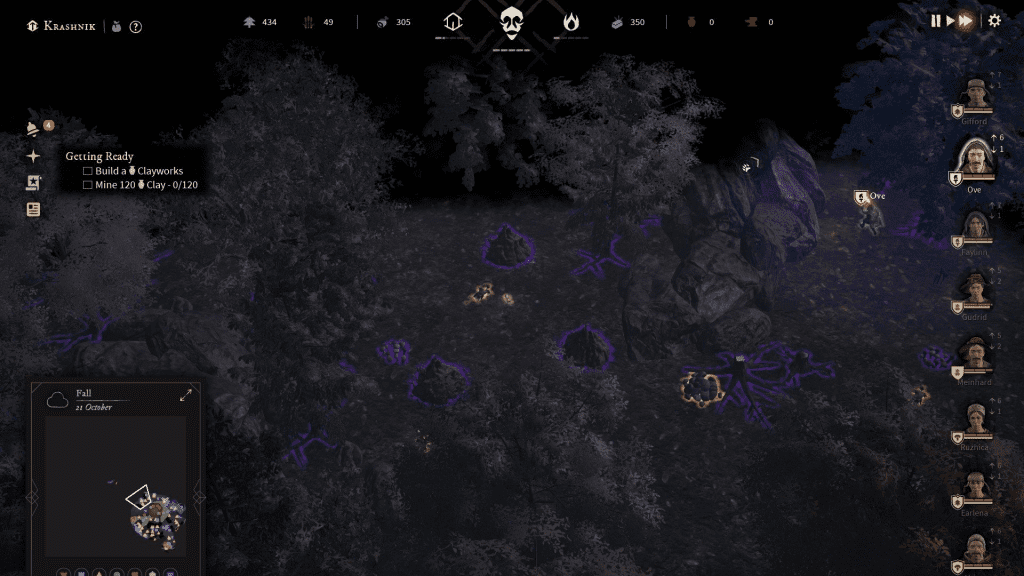Expand the minimap with the arrow button
This screenshot has width=1024, height=576.
click(x=186, y=396)
